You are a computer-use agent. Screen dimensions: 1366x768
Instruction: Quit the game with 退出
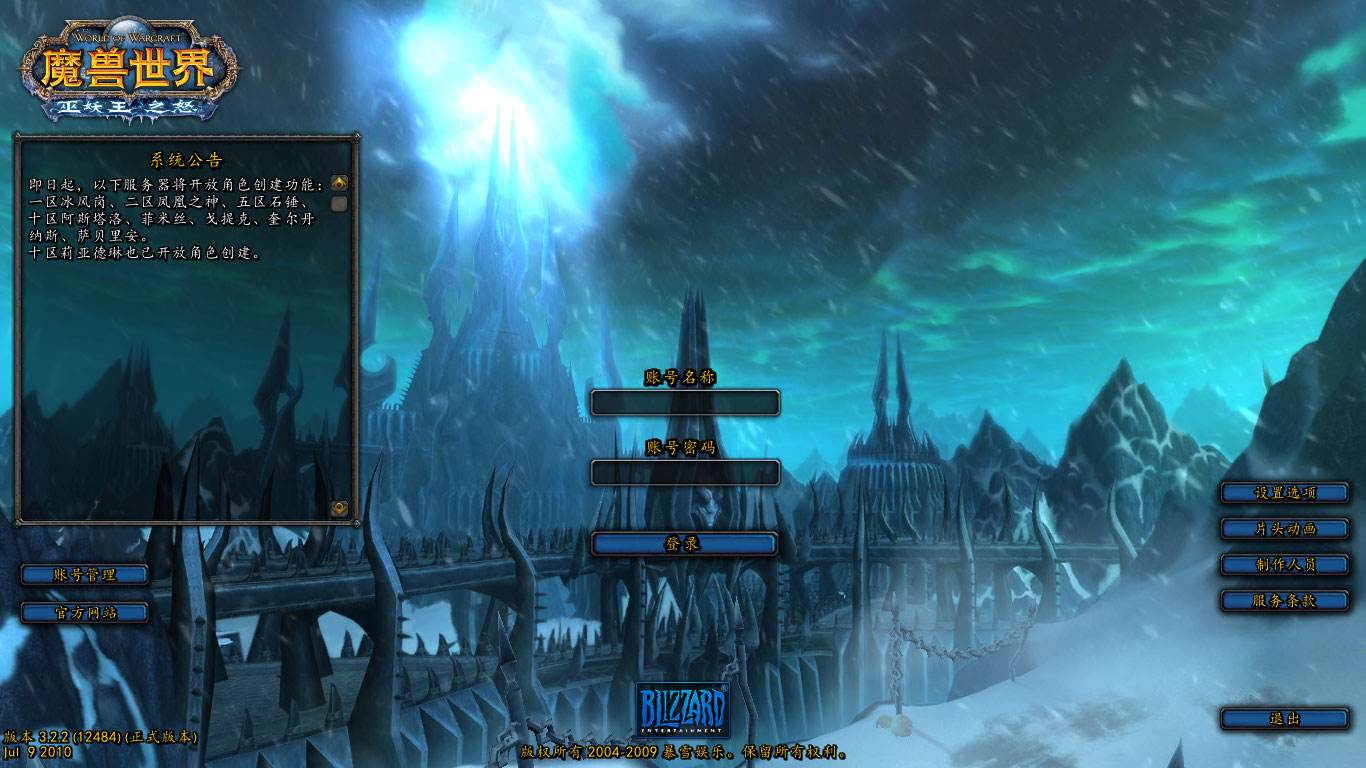(x=1285, y=718)
